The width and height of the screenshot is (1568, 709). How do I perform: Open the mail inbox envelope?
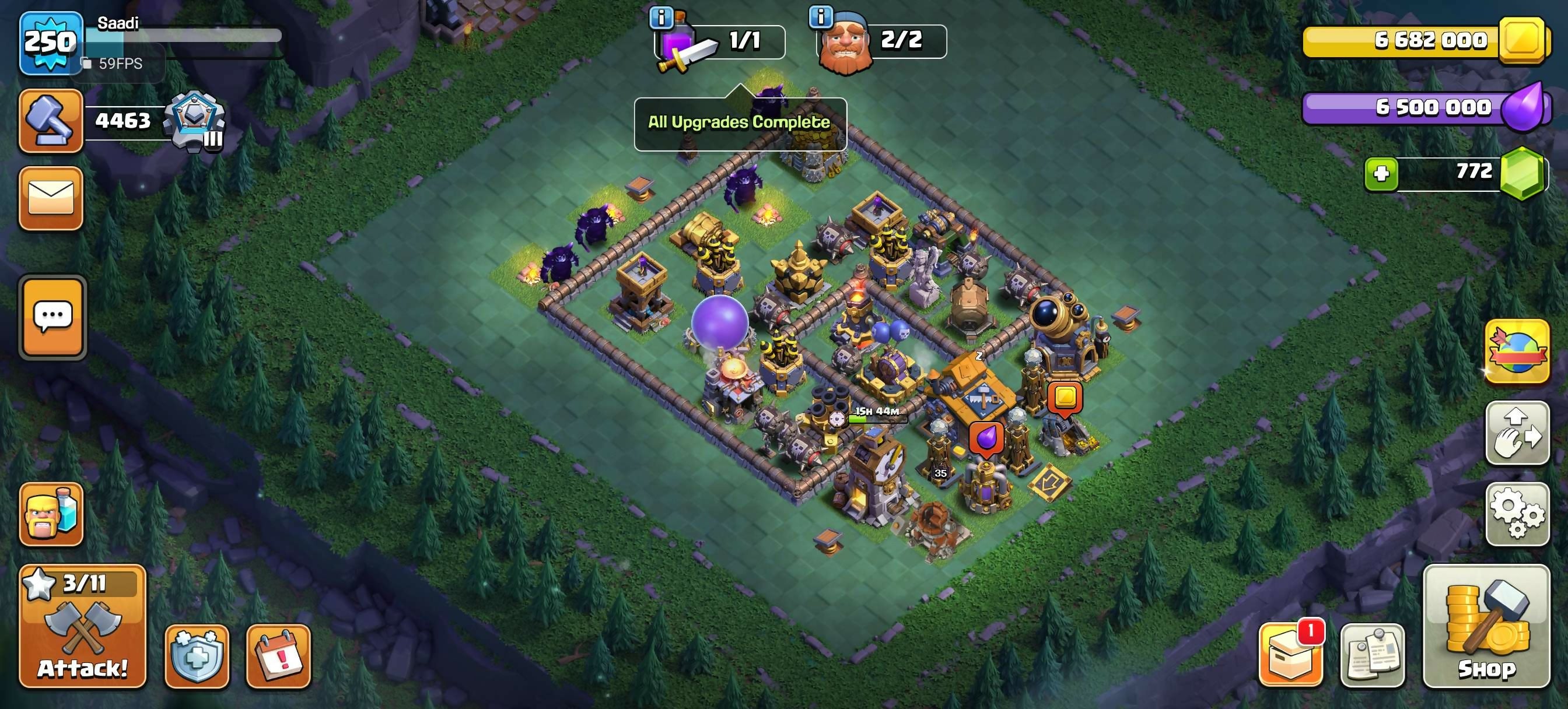[x=51, y=198]
